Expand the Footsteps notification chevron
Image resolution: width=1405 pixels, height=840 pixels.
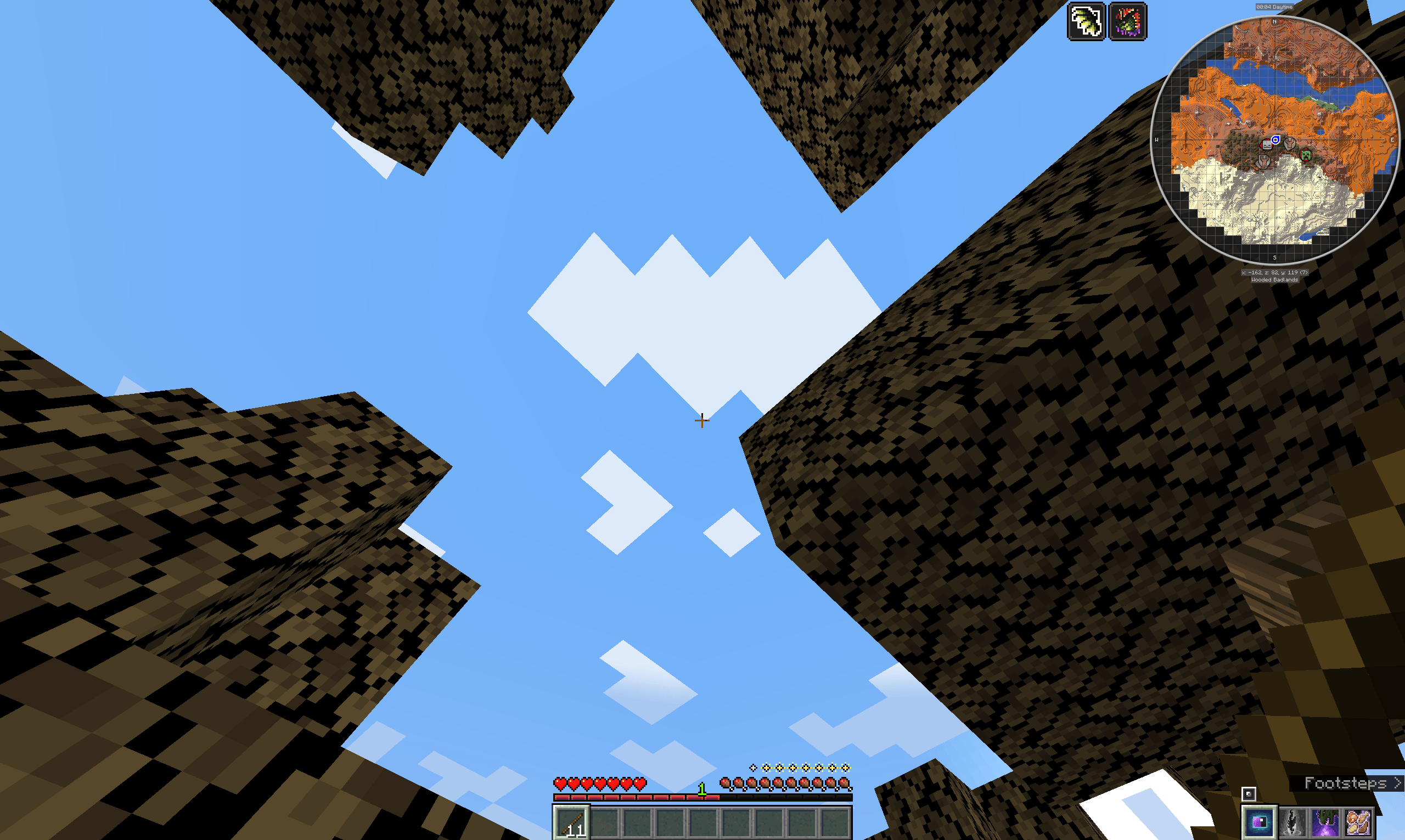click(1397, 783)
